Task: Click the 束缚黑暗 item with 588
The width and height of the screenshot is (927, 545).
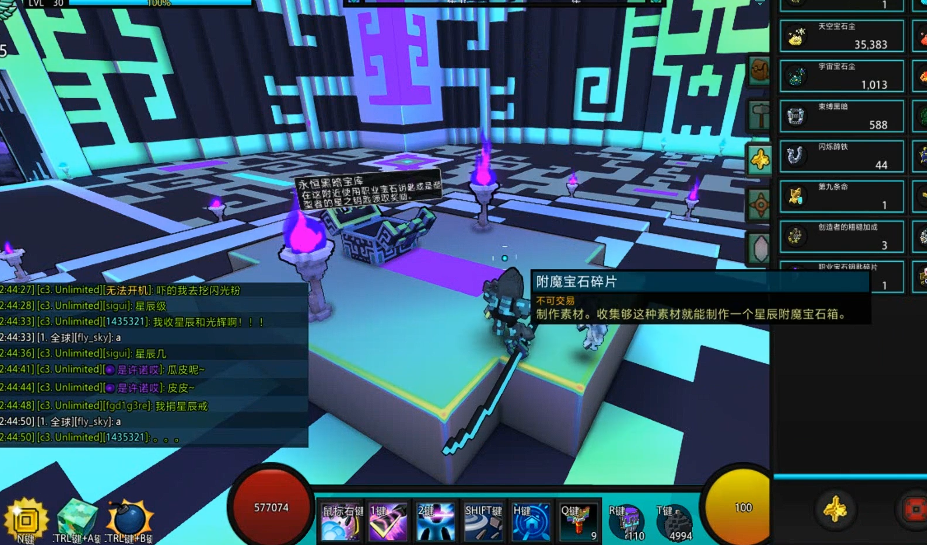Action: [x=842, y=116]
